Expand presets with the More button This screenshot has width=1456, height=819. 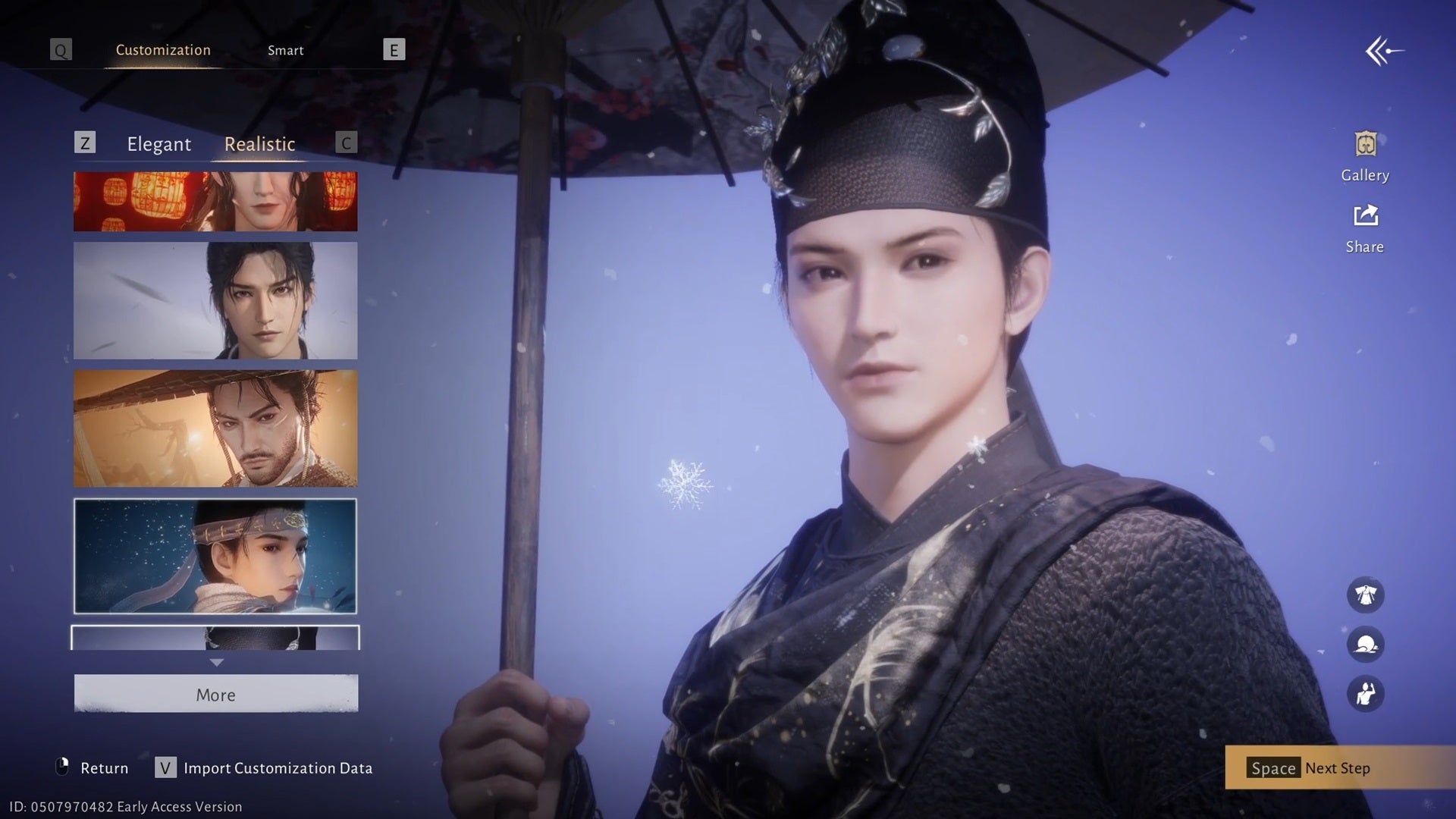(x=215, y=694)
